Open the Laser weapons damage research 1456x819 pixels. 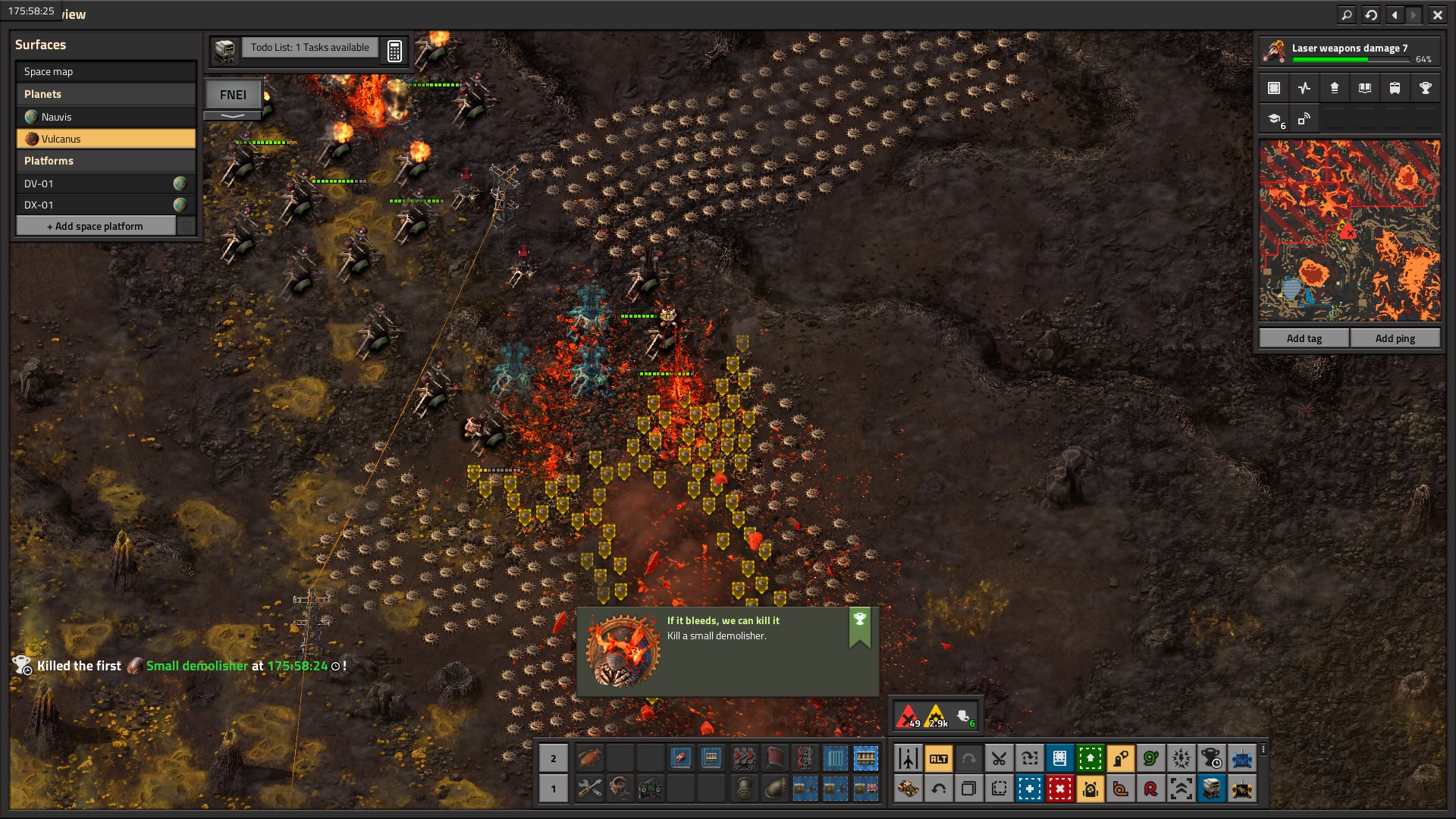tap(1350, 52)
